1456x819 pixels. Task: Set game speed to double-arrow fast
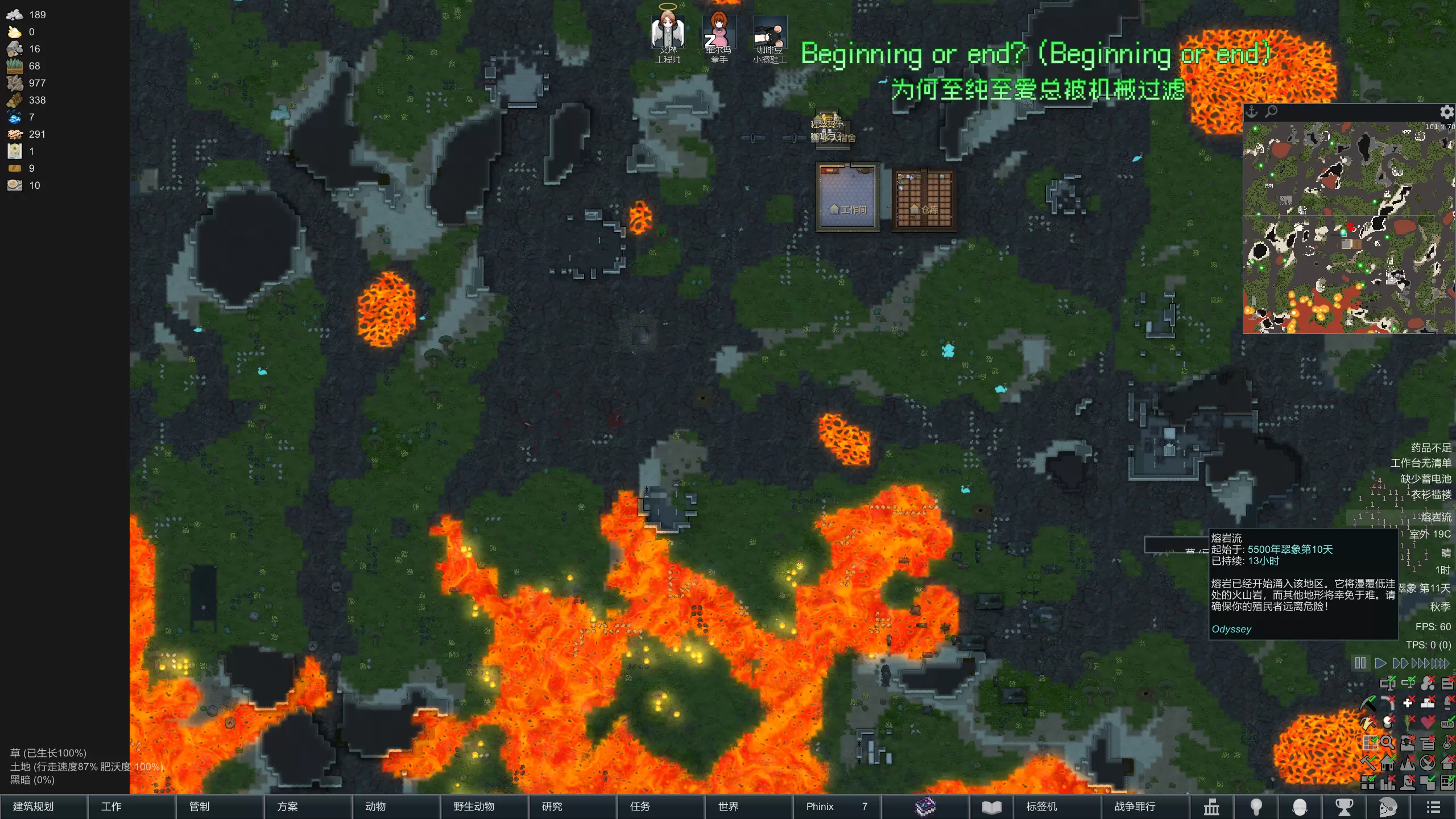pos(1400,663)
